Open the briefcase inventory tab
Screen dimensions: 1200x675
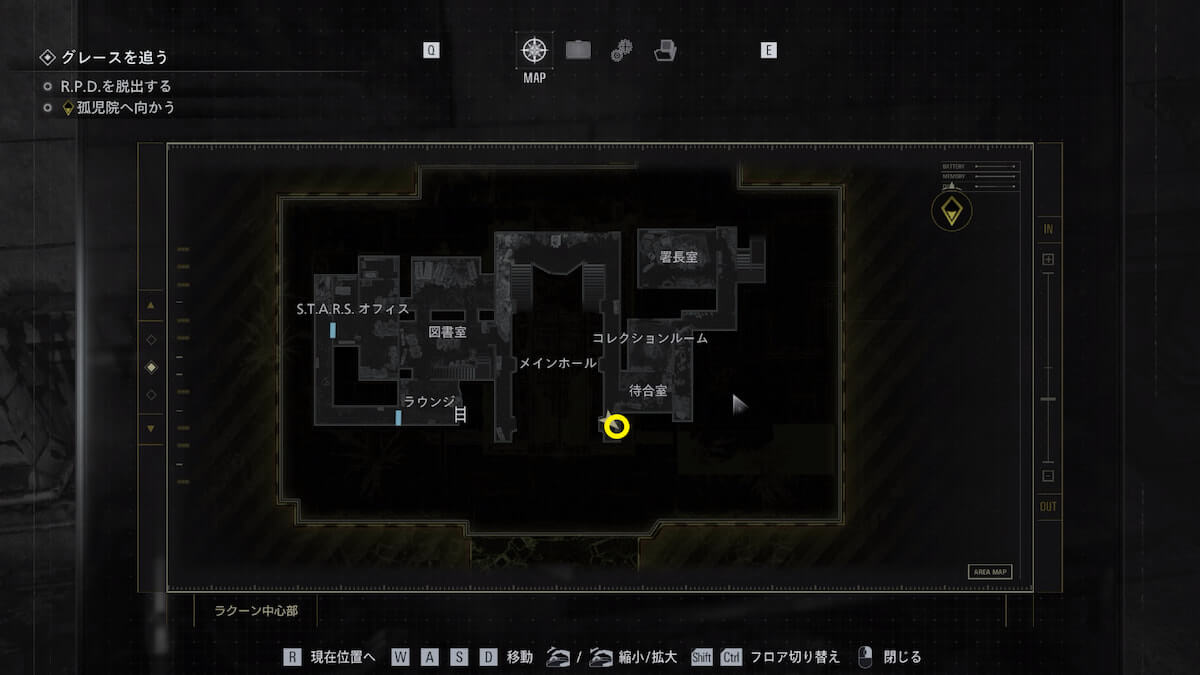(x=578, y=50)
